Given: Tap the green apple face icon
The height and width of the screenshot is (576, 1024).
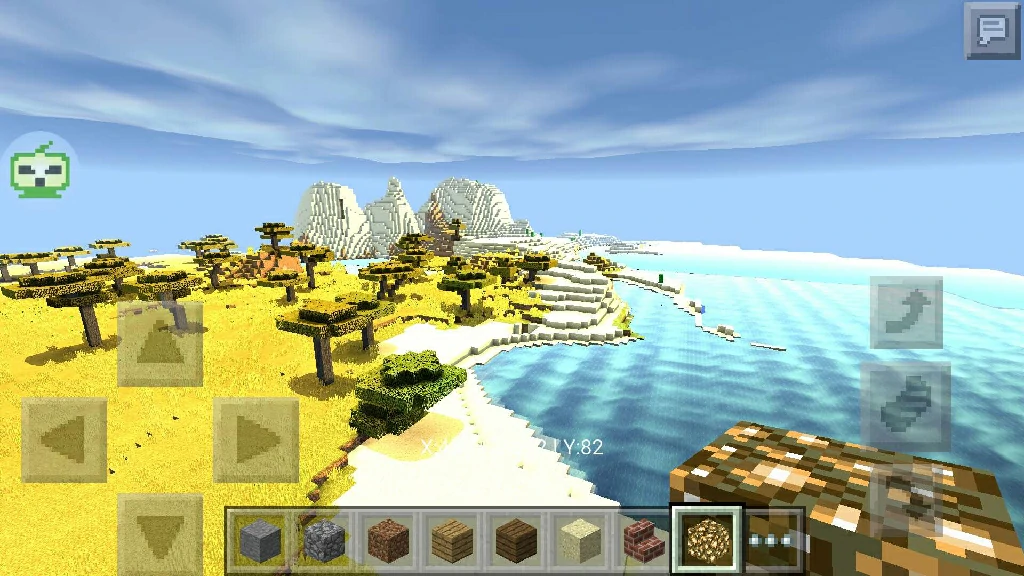Looking at the screenshot, I should (x=40, y=168).
